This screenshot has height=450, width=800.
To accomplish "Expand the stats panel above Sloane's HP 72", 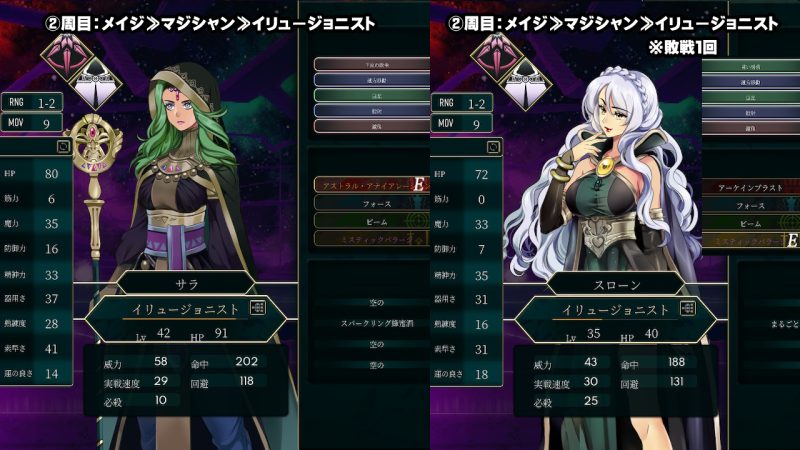I will tap(493, 145).
